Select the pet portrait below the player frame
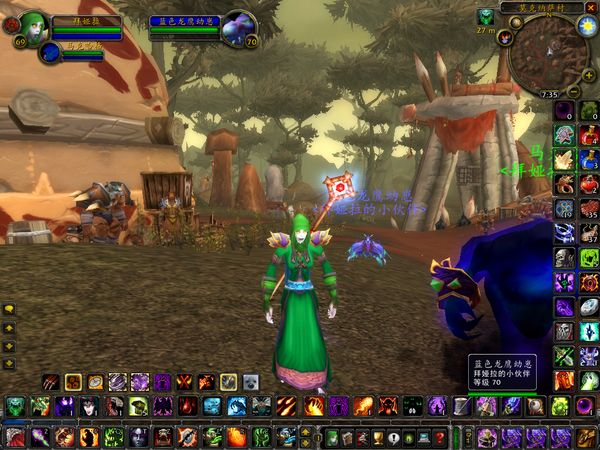 (x=49, y=52)
